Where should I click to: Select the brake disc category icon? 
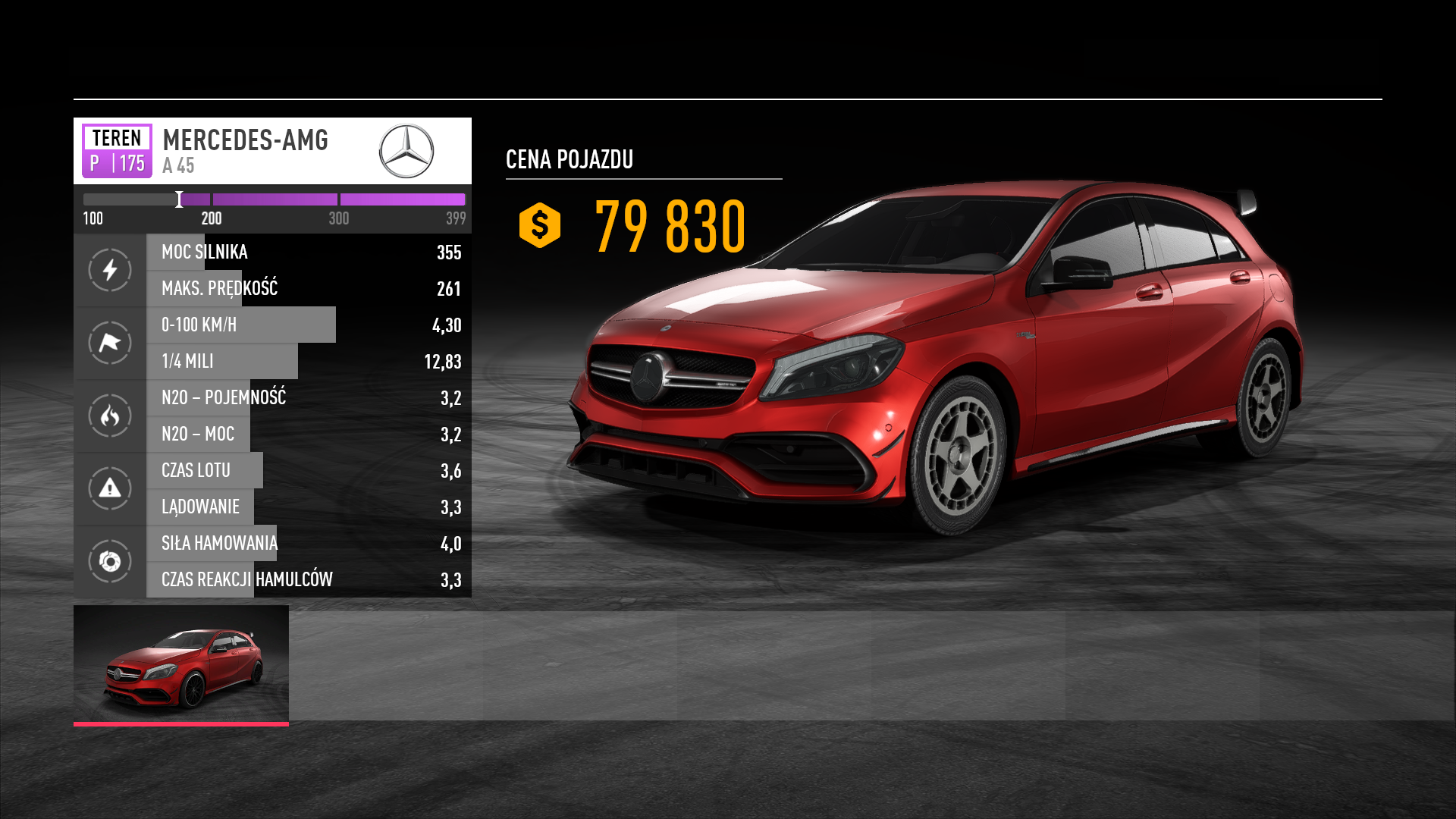tap(110, 561)
